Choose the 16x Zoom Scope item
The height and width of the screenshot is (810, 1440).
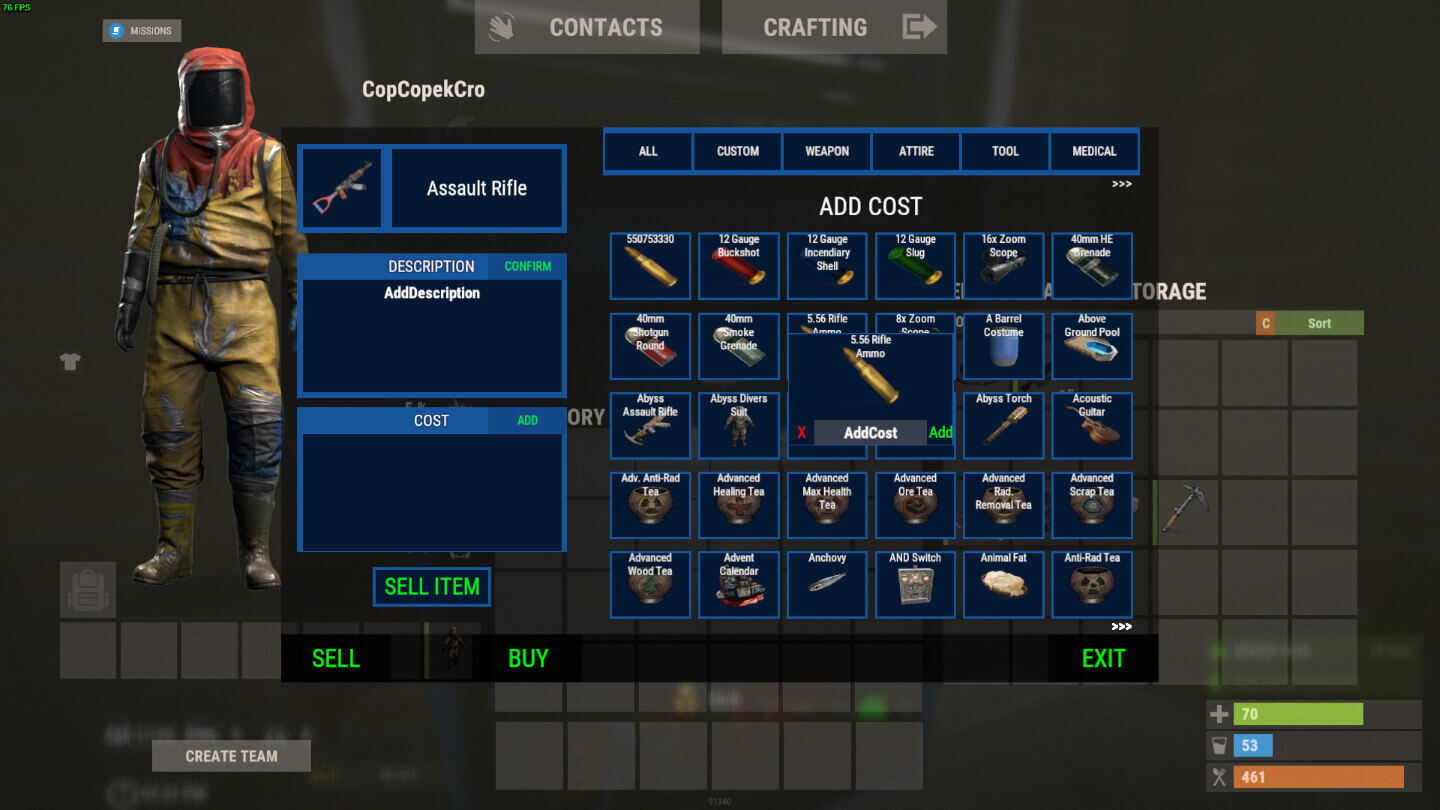pyautogui.click(x=1003, y=266)
